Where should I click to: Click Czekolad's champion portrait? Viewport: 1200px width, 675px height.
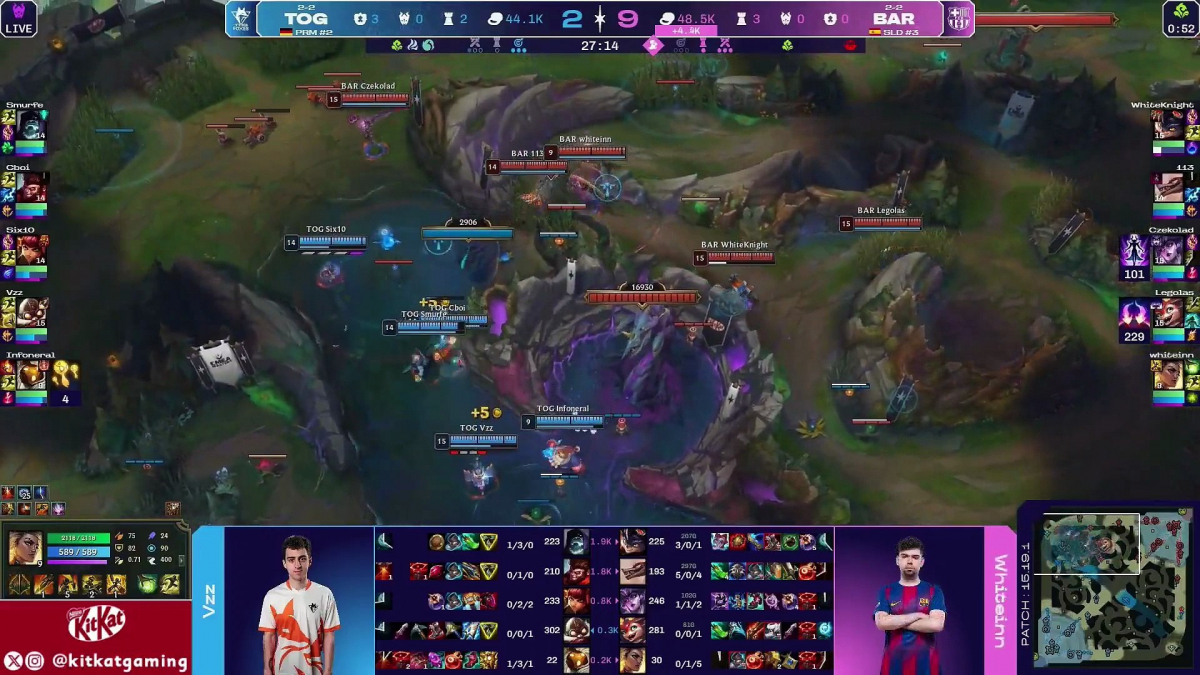[x=1168, y=250]
